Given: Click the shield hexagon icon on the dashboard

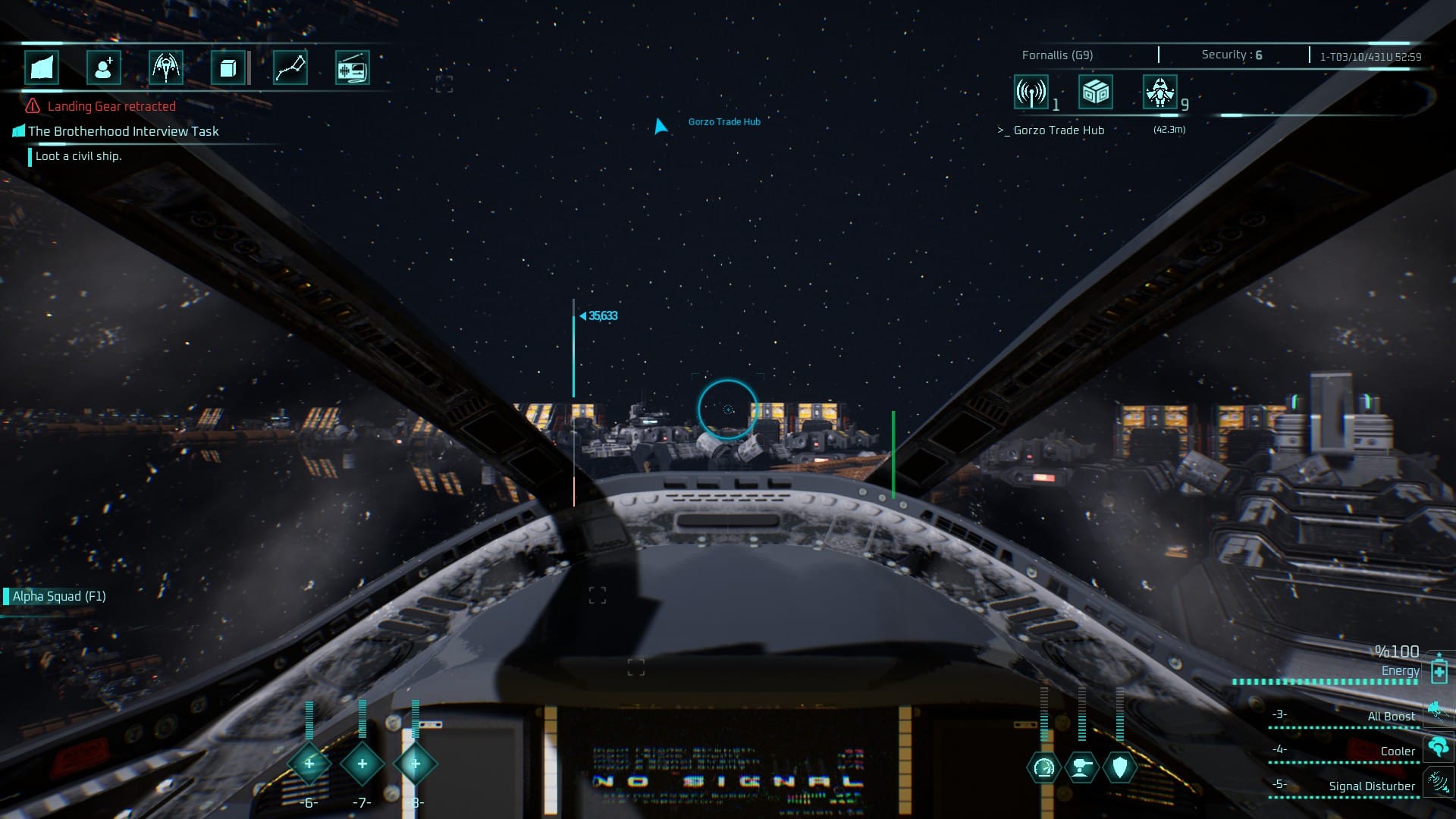Looking at the screenshot, I should [x=1120, y=767].
